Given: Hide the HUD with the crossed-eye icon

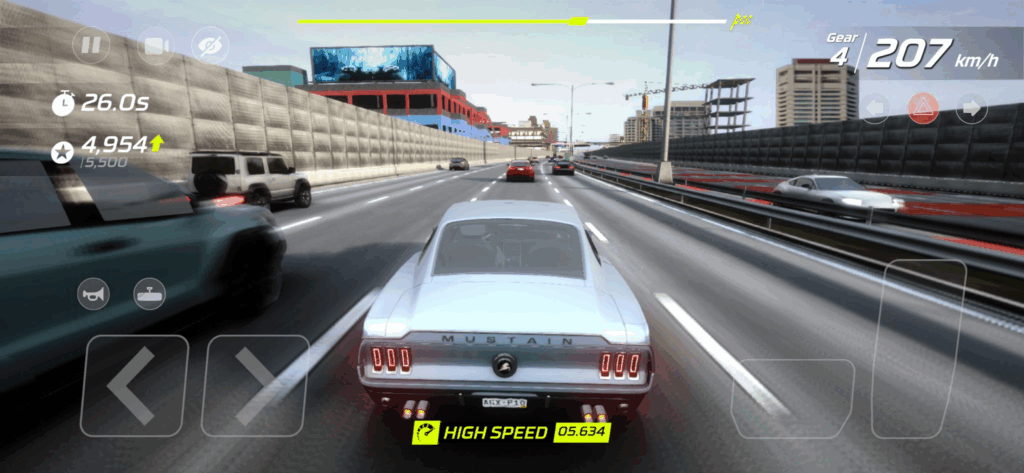Looking at the screenshot, I should (x=210, y=45).
